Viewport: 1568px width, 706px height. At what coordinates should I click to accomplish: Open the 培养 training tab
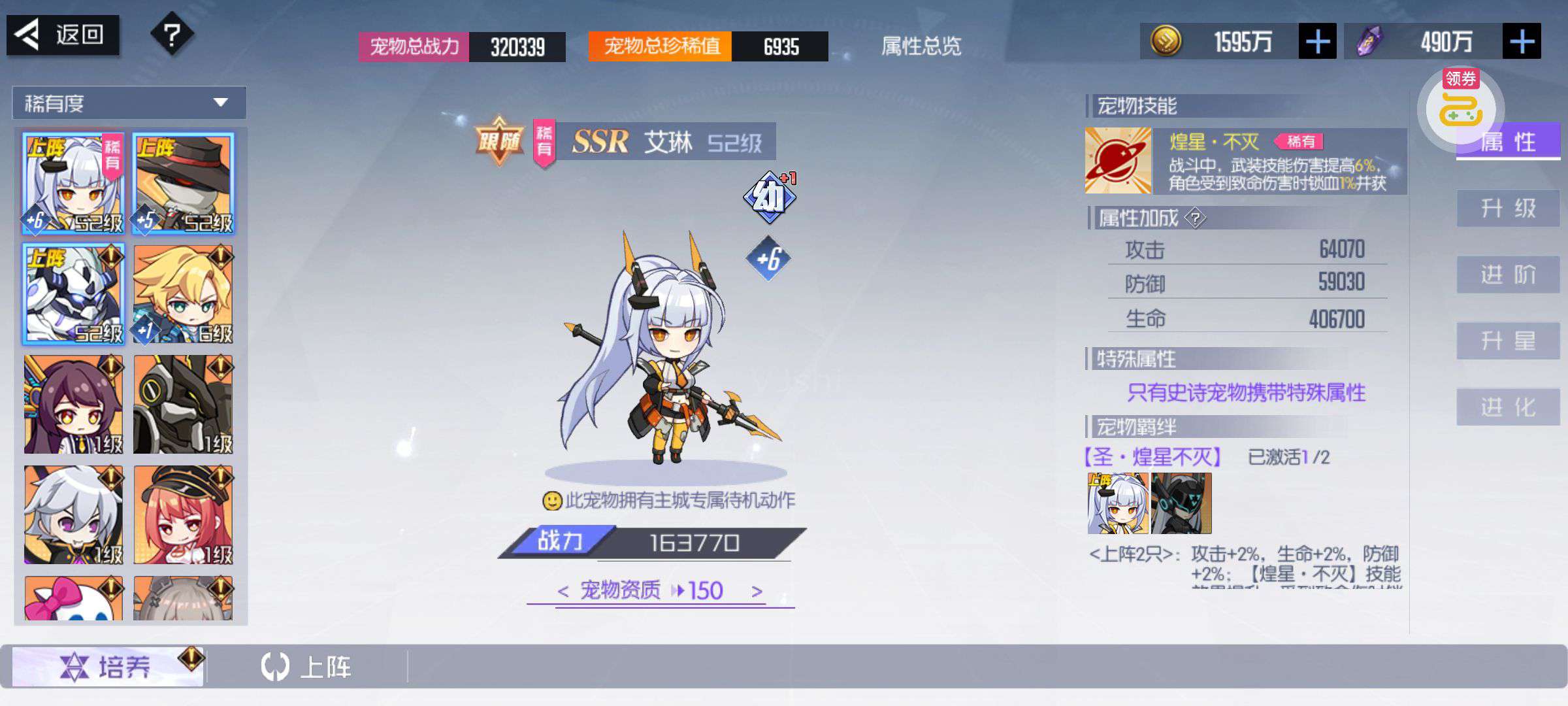[108, 667]
